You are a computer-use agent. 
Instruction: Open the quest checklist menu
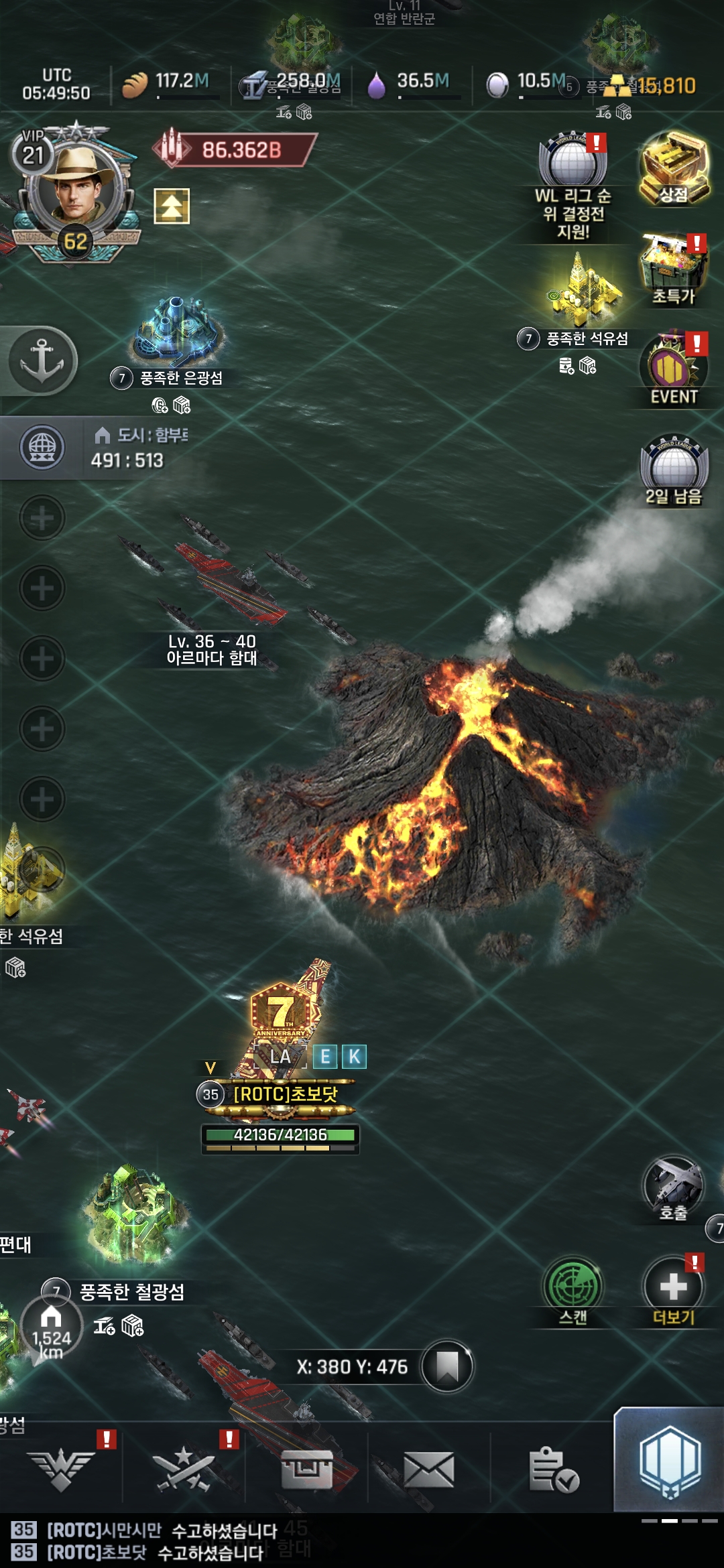(552, 1470)
